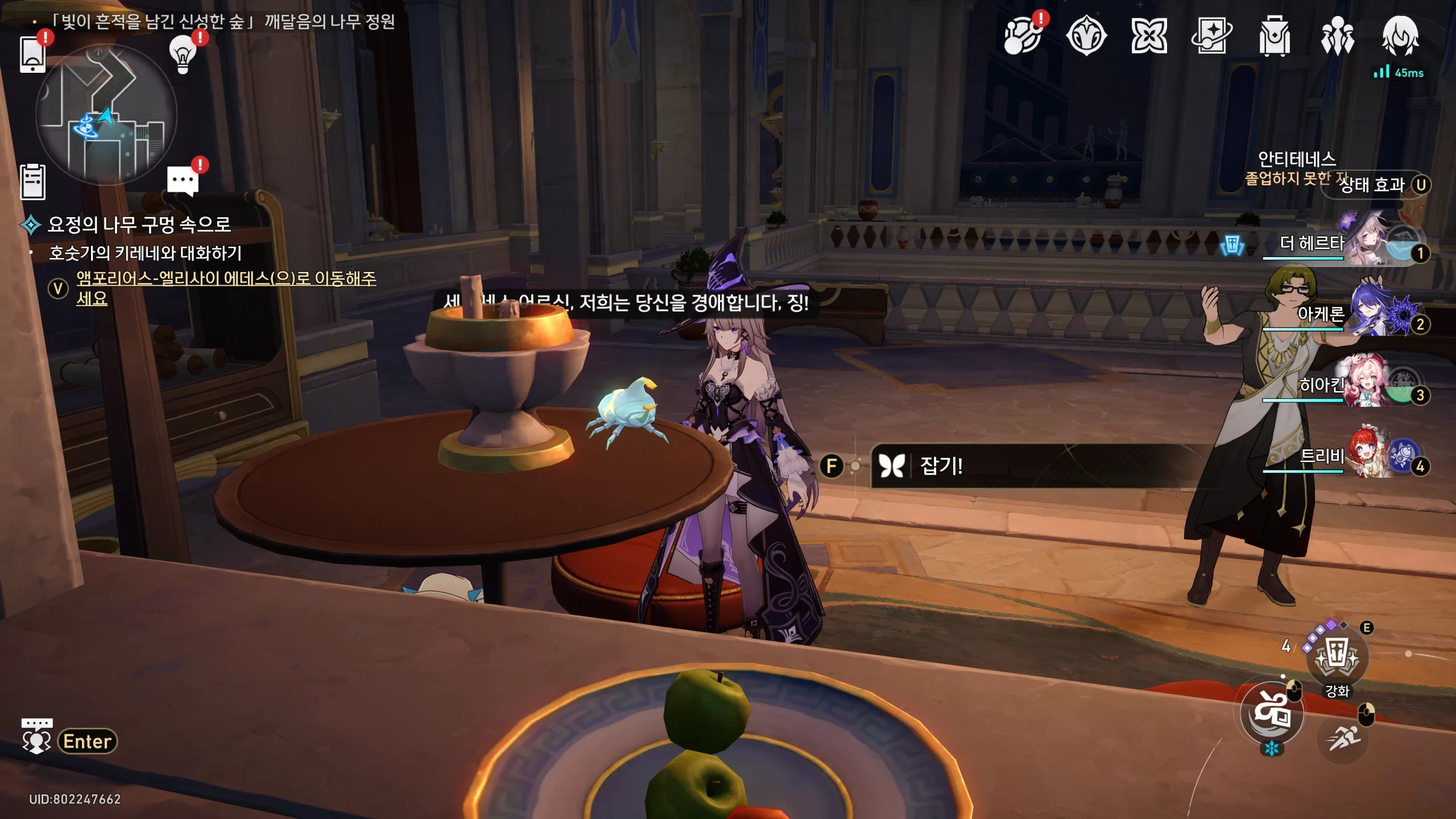1456x819 pixels.
Task: Open the lightbulb tutorial tips icon
Action: pyautogui.click(x=183, y=54)
